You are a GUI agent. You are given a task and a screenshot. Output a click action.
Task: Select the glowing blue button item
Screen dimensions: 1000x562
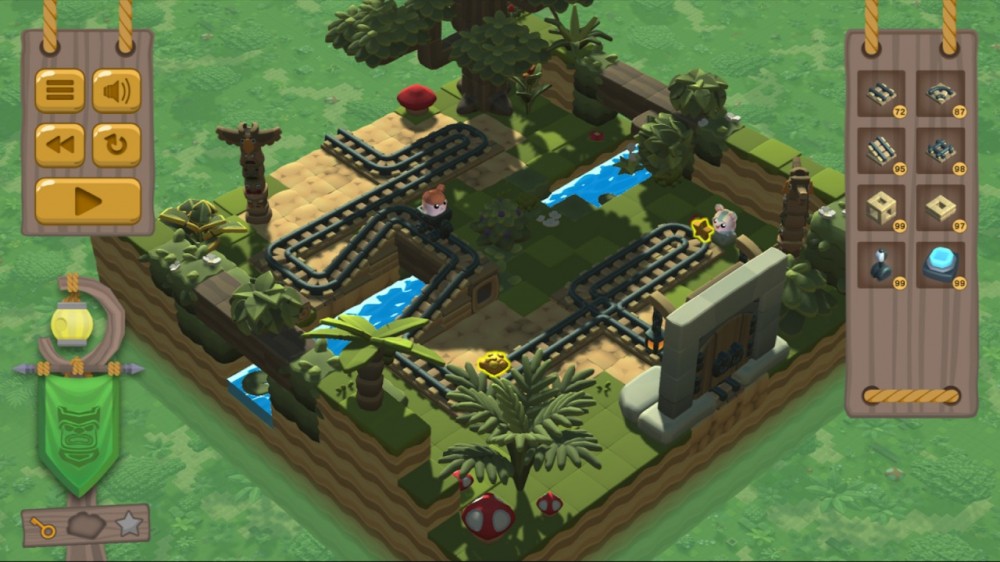tap(940, 265)
